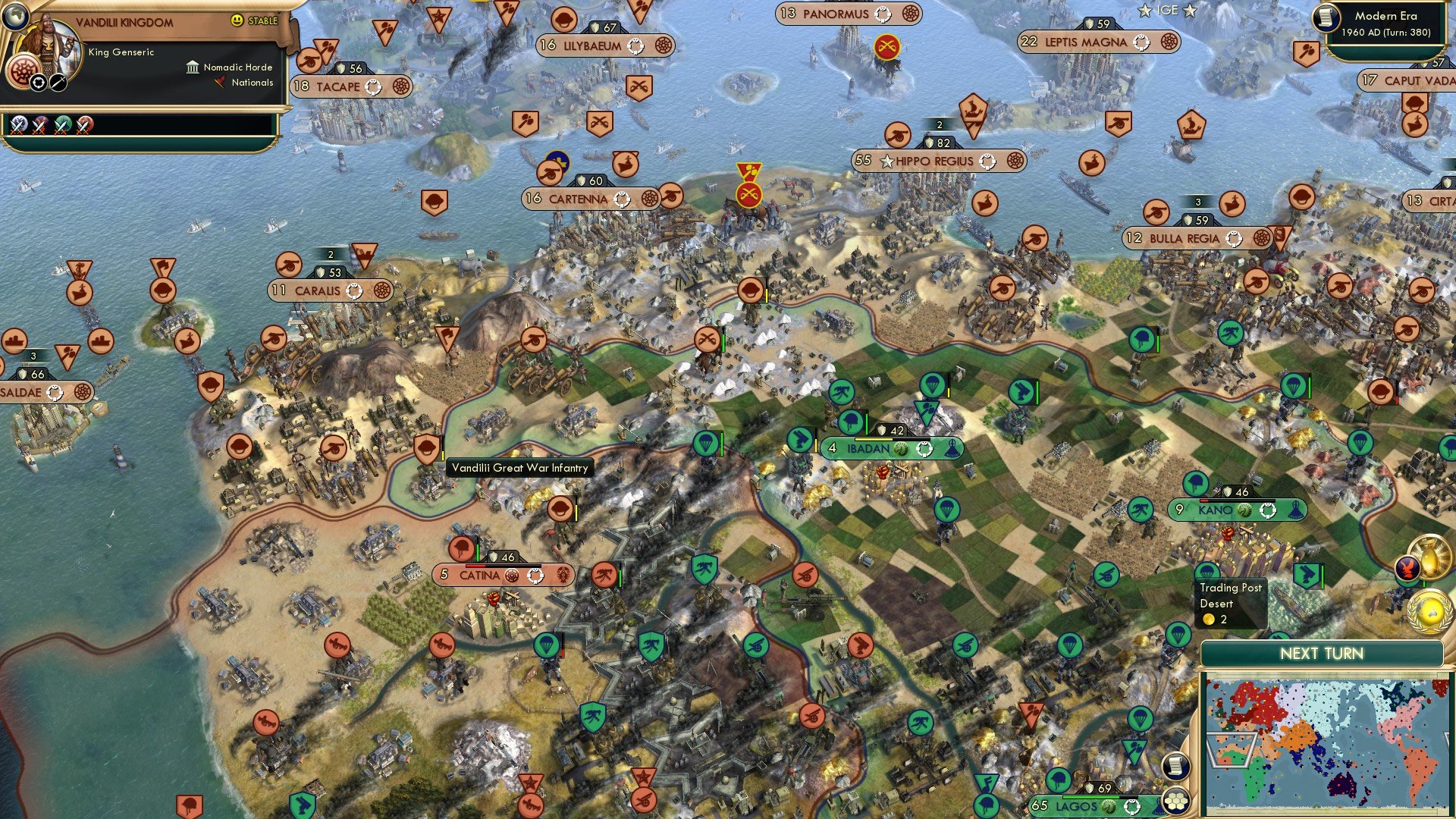Click the red eagle notification icon above the minimap
This screenshot has height=819, width=1456.
coord(1409,569)
